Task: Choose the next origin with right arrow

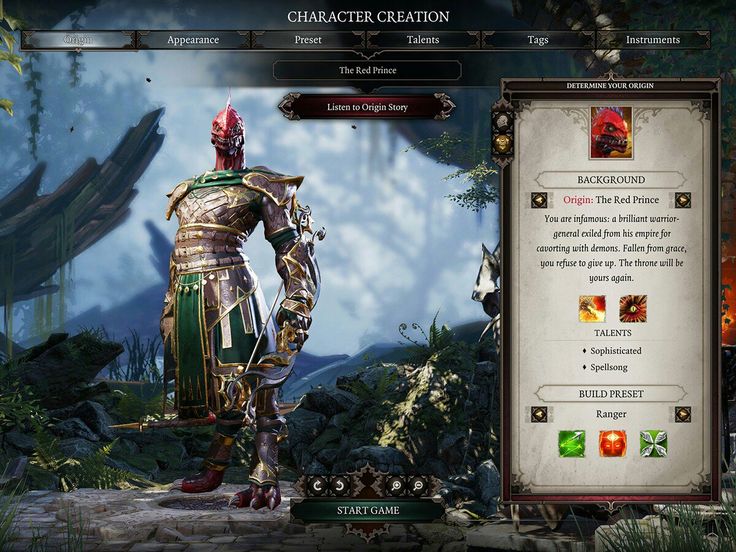Action: tap(683, 200)
